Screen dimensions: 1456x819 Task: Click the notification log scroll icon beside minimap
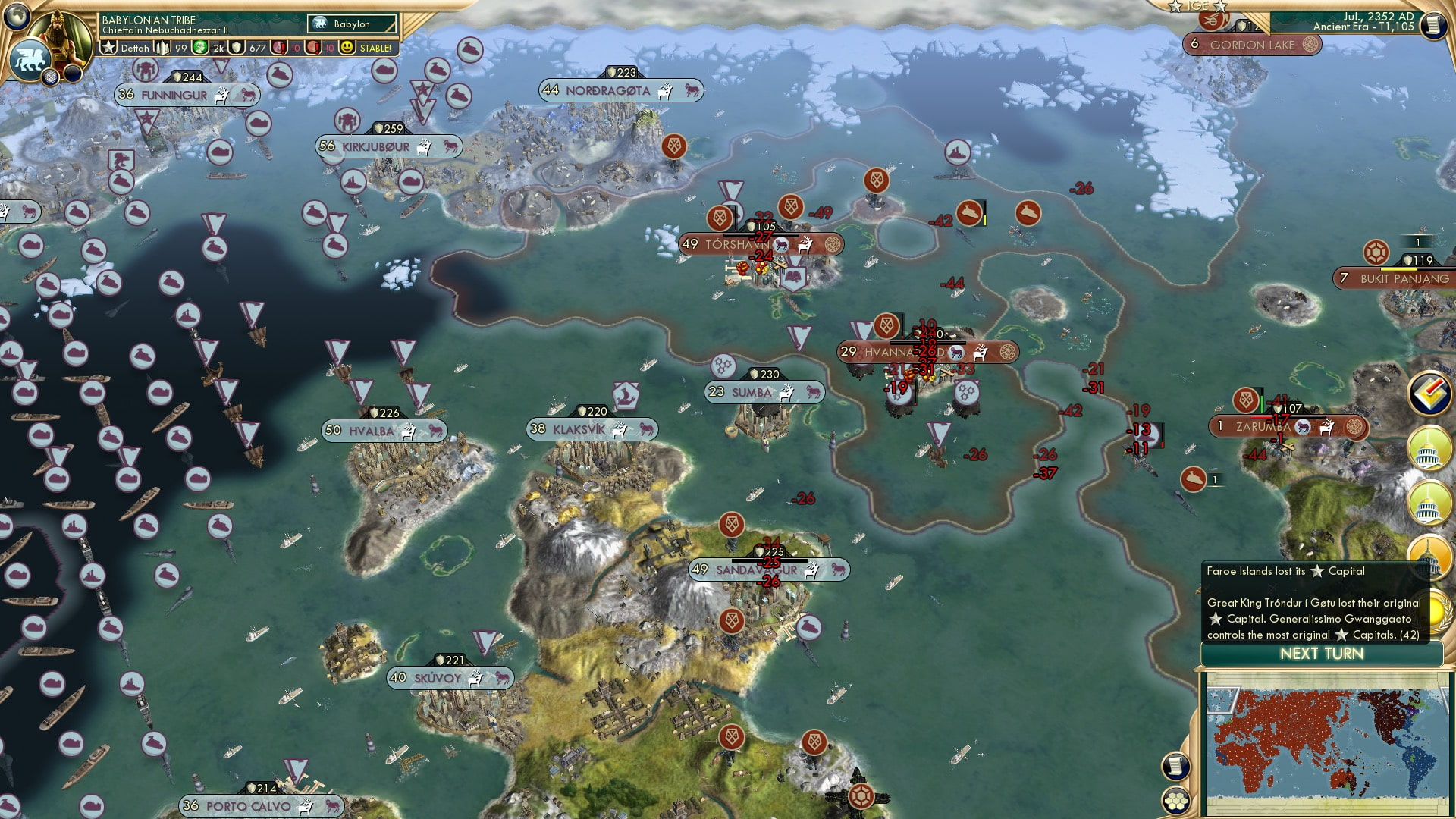pyautogui.click(x=1175, y=765)
